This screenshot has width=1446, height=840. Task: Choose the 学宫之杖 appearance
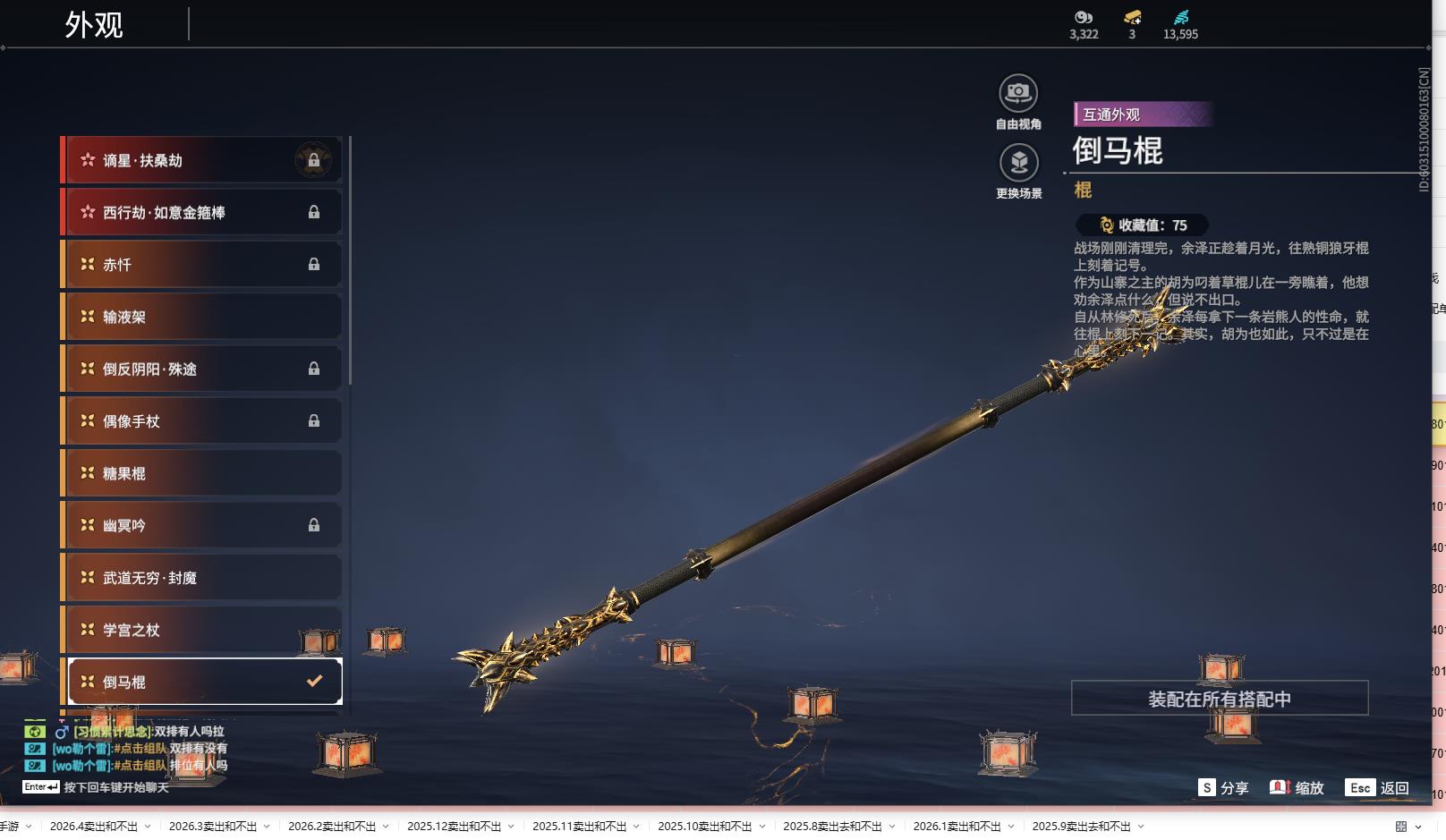pos(201,630)
